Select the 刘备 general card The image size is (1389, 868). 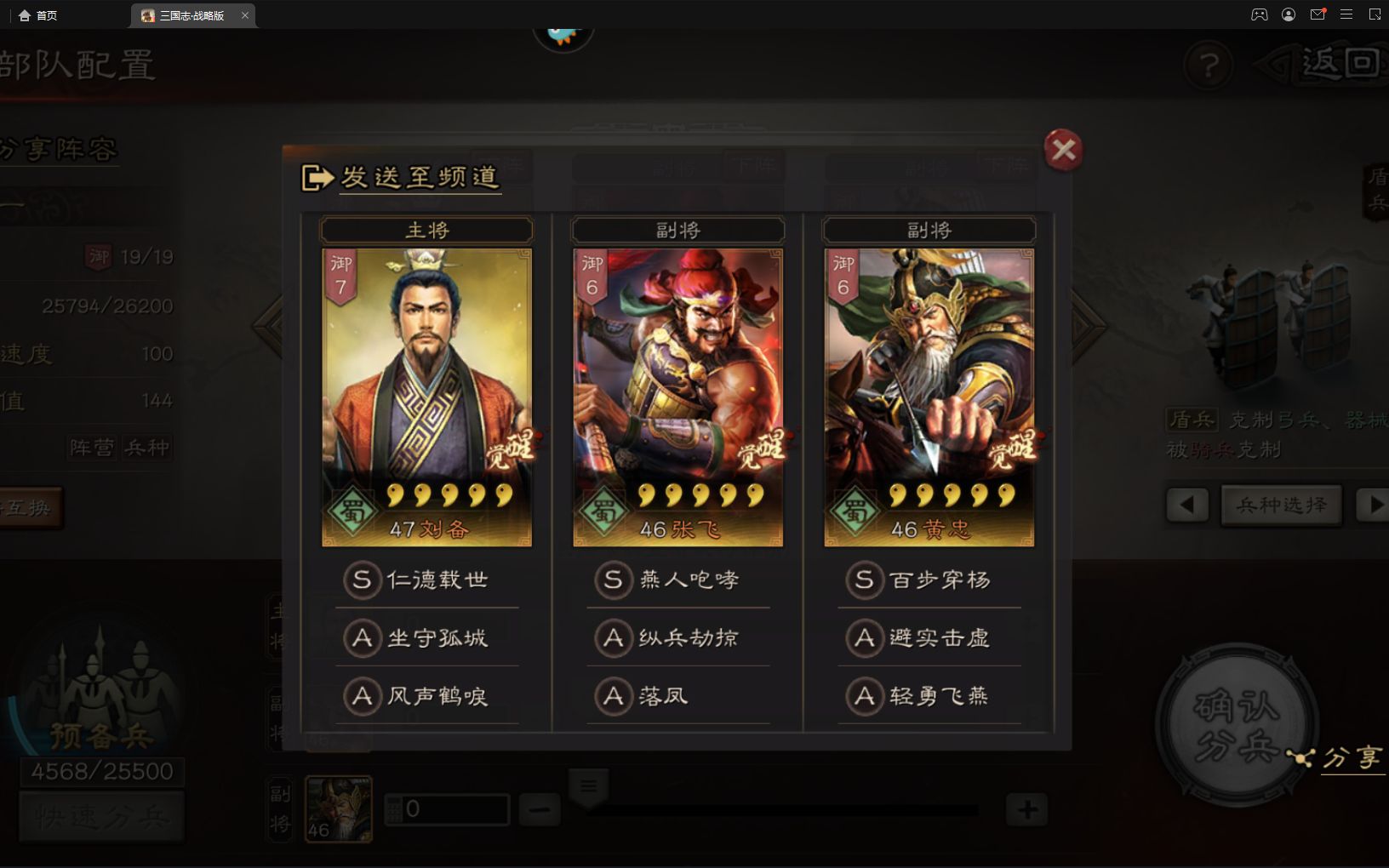point(426,397)
